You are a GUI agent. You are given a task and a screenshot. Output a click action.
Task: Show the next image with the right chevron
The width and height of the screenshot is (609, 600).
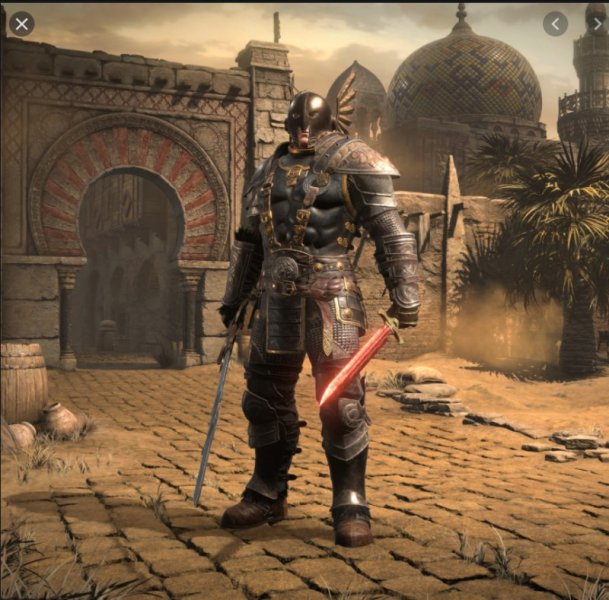[596, 24]
